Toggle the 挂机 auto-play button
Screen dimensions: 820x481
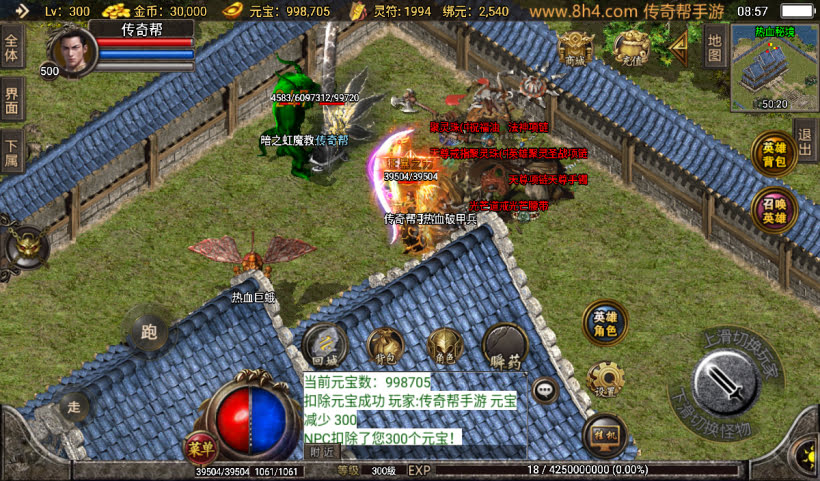click(604, 435)
